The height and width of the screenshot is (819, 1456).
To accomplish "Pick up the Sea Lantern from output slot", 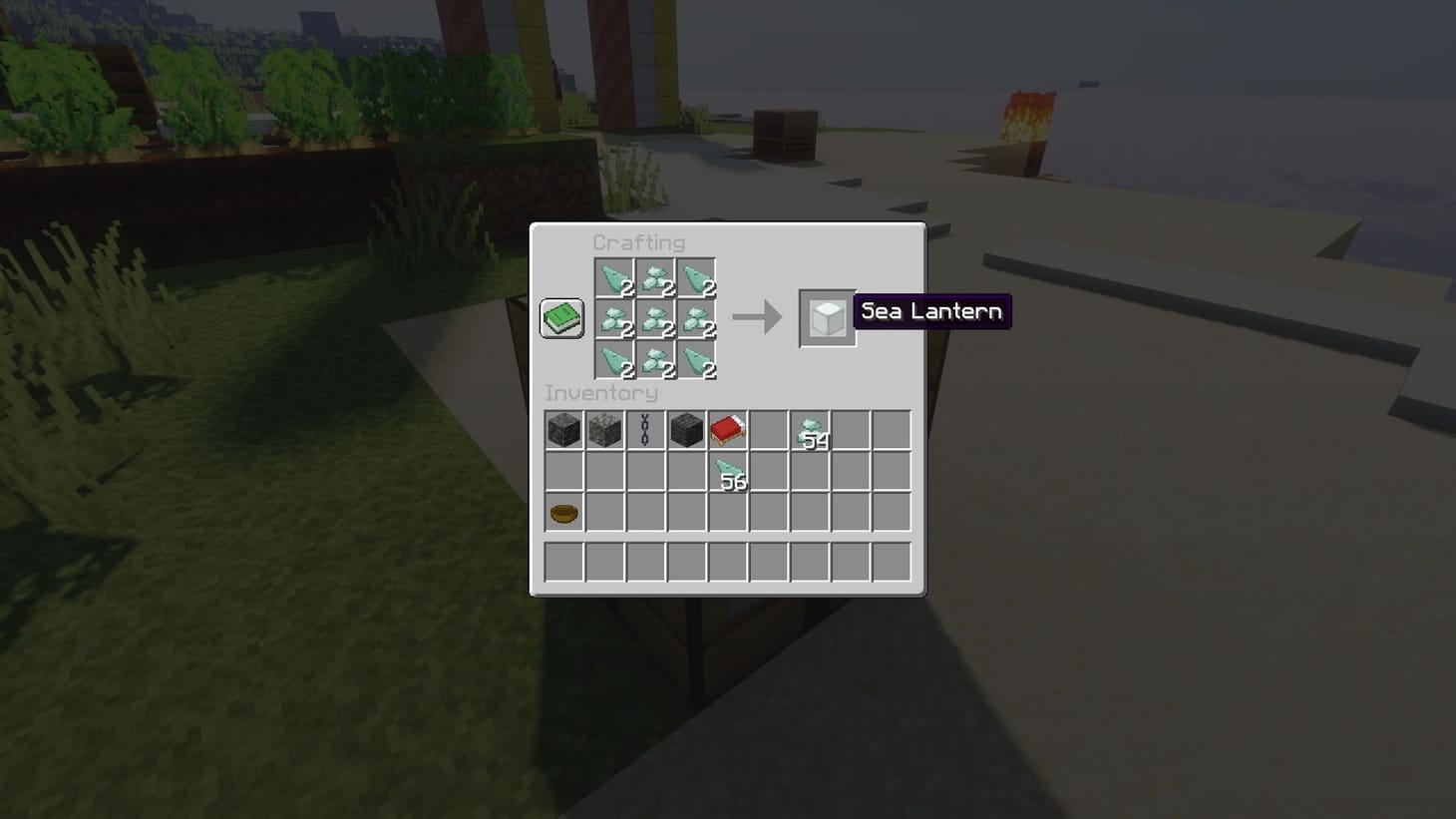I will tap(826, 319).
